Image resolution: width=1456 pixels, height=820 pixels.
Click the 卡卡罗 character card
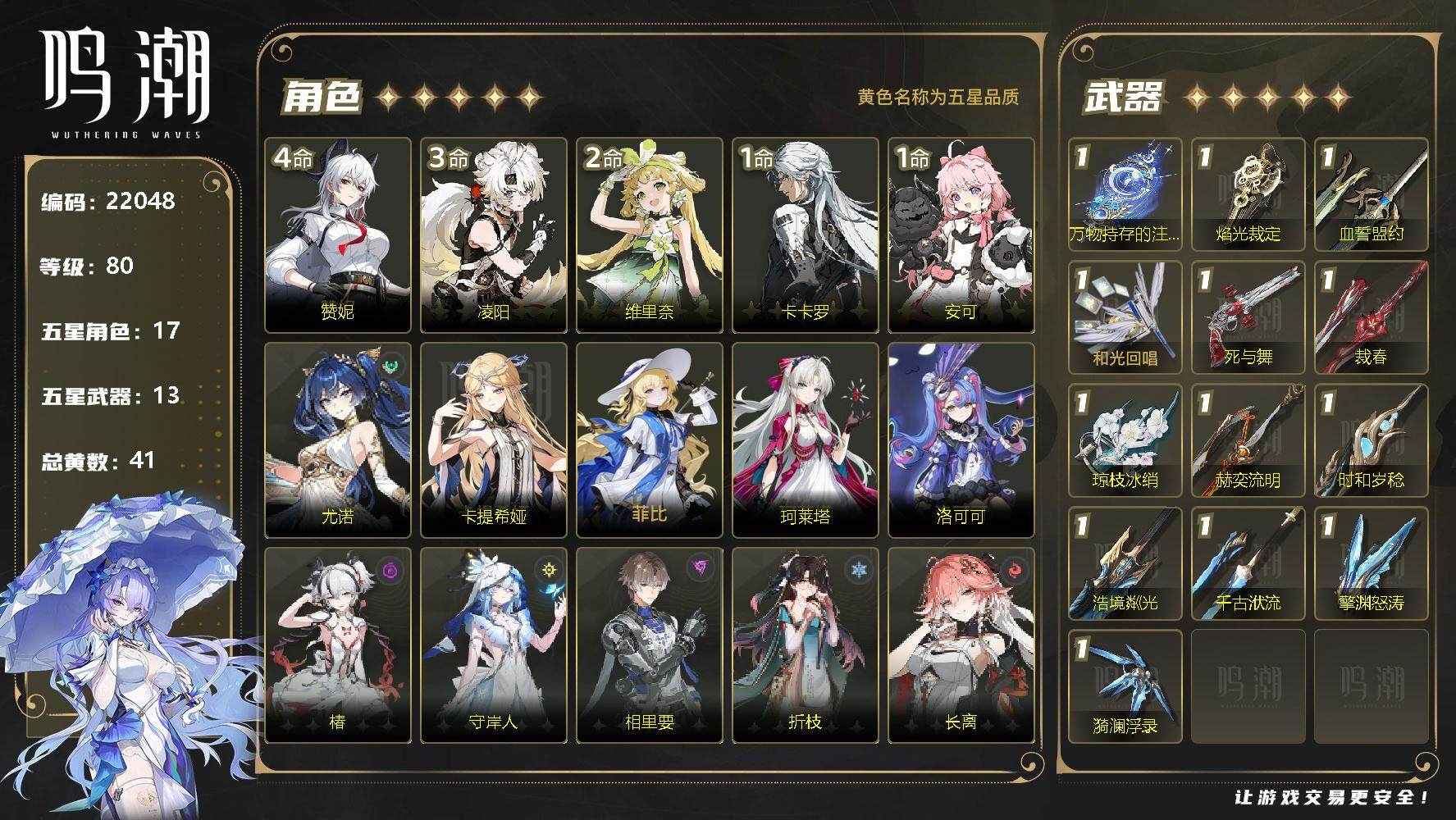click(x=805, y=235)
